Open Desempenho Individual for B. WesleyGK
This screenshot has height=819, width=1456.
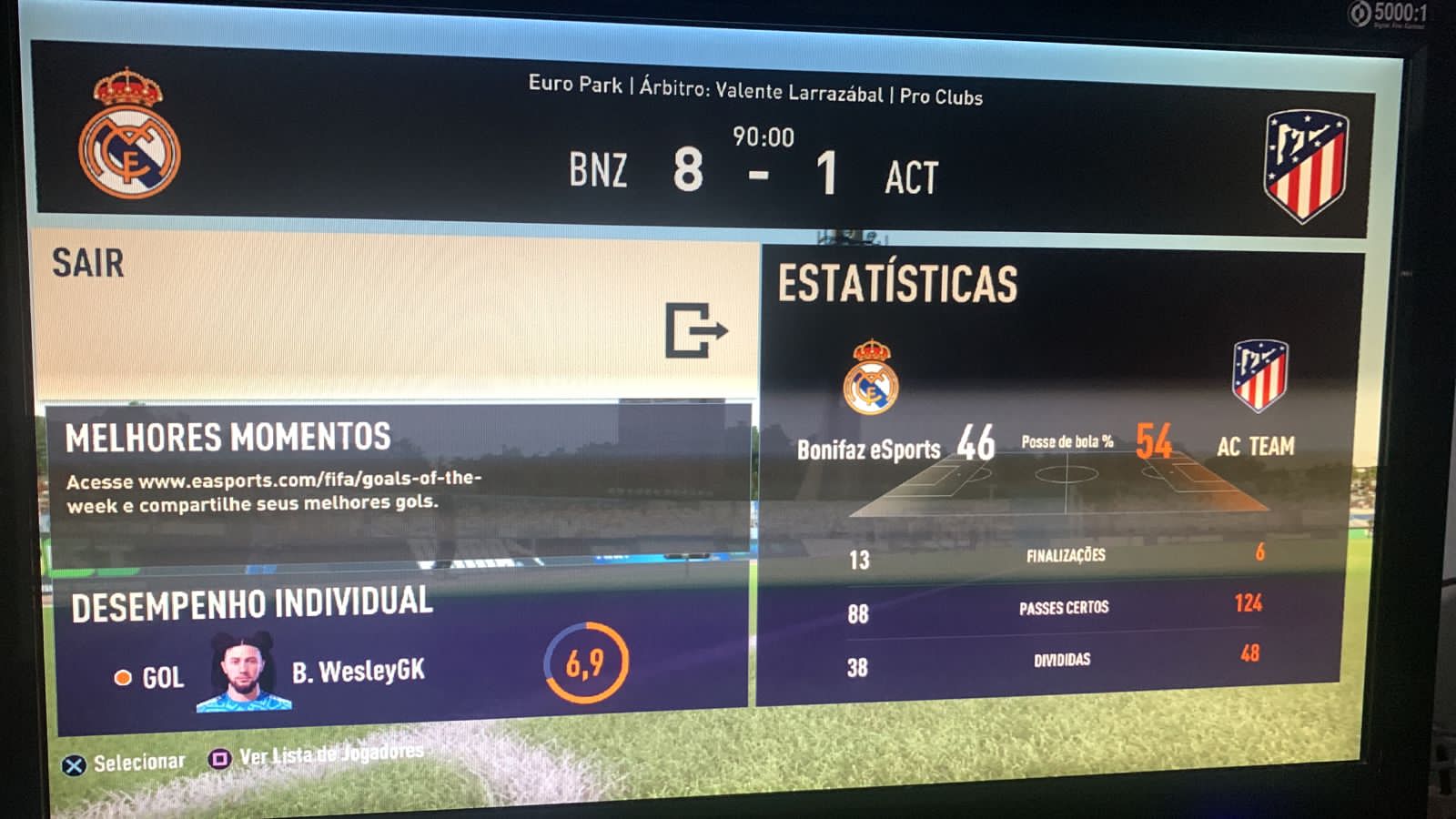400,653
